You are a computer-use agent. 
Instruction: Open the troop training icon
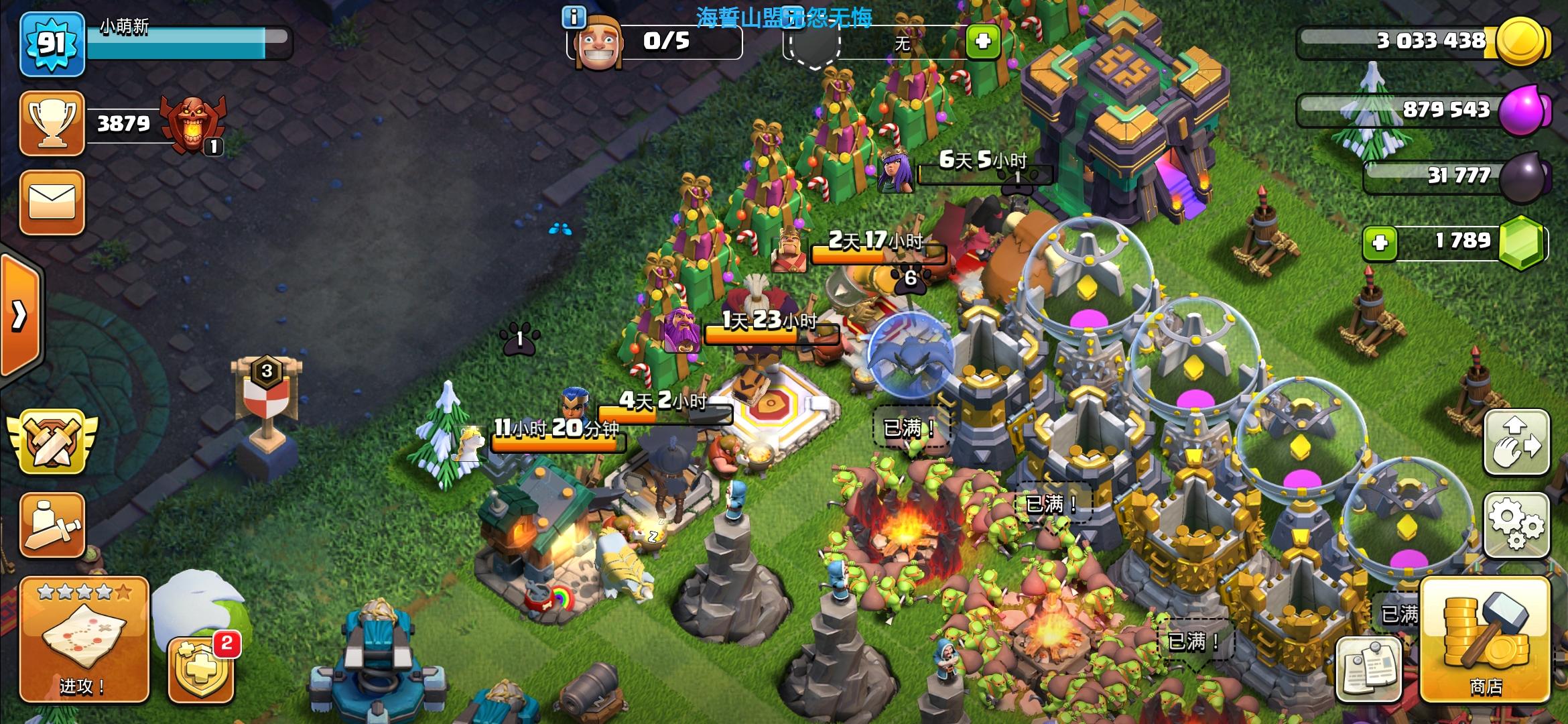52,525
